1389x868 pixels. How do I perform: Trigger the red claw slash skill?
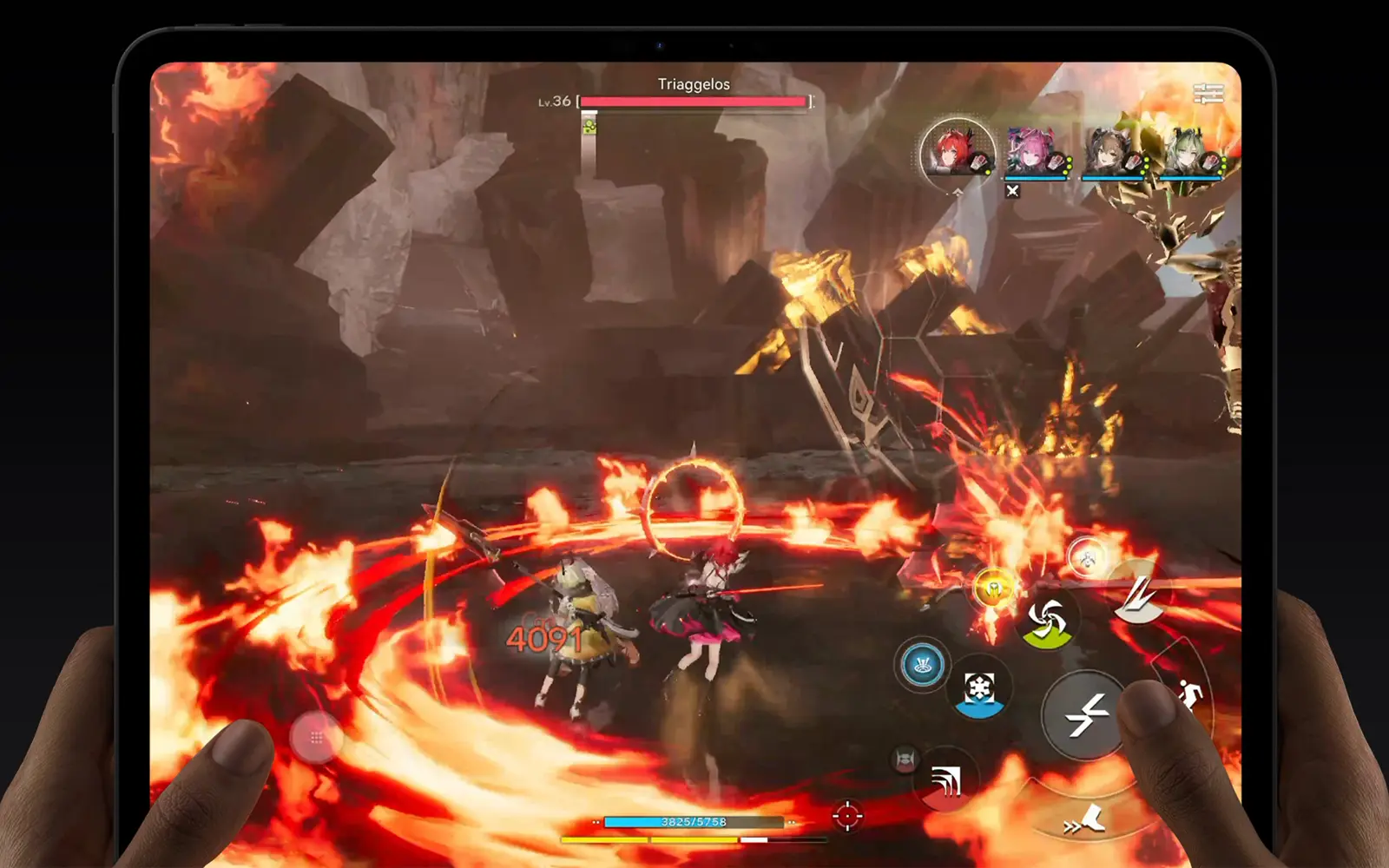click(x=945, y=781)
